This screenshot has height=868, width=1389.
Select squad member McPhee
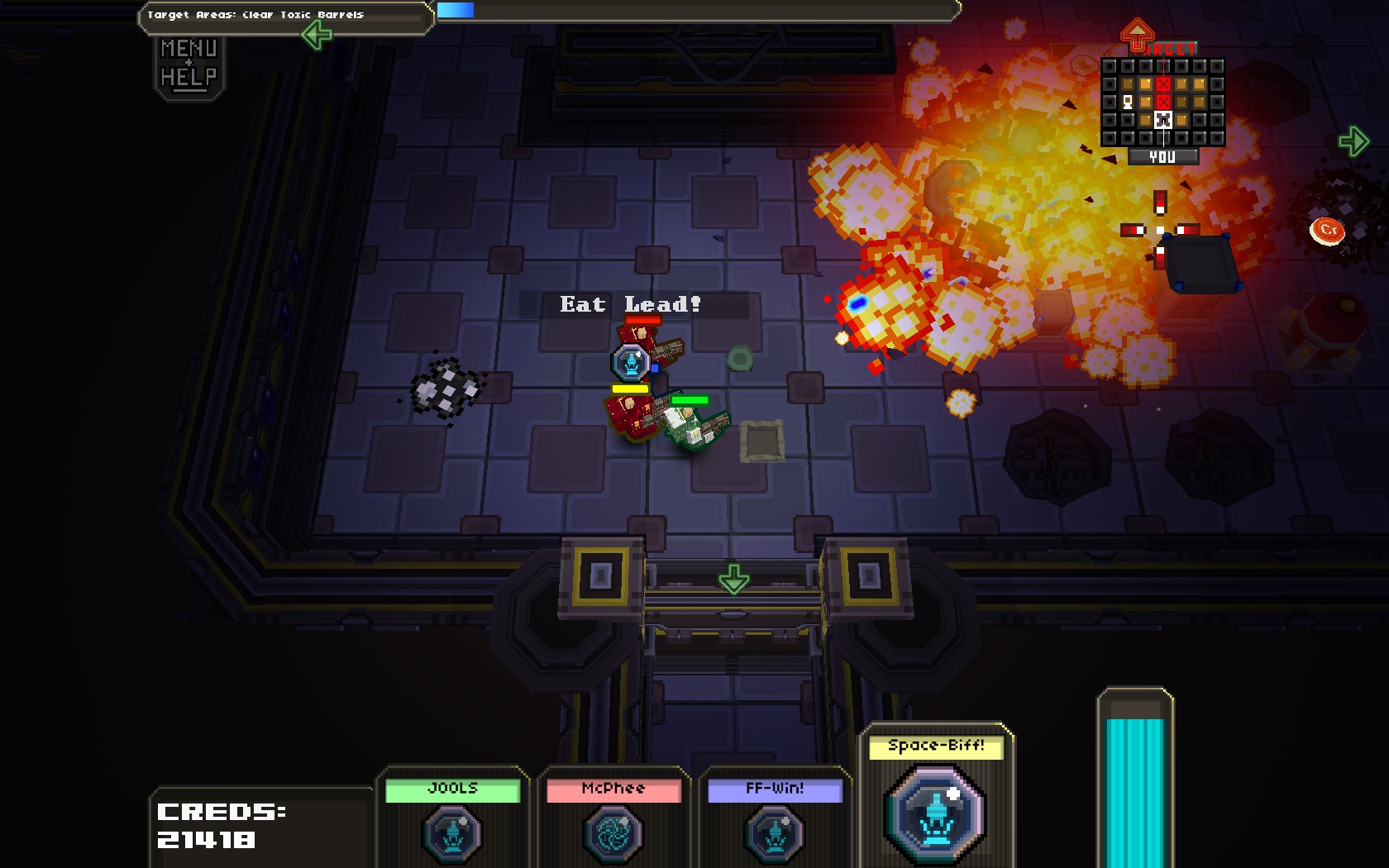pos(613,817)
